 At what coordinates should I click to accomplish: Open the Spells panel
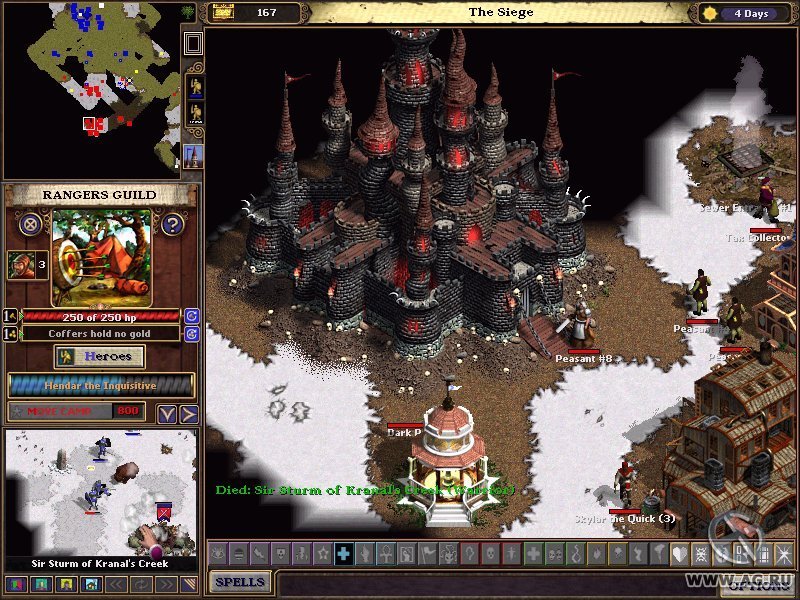coord(240,581)
